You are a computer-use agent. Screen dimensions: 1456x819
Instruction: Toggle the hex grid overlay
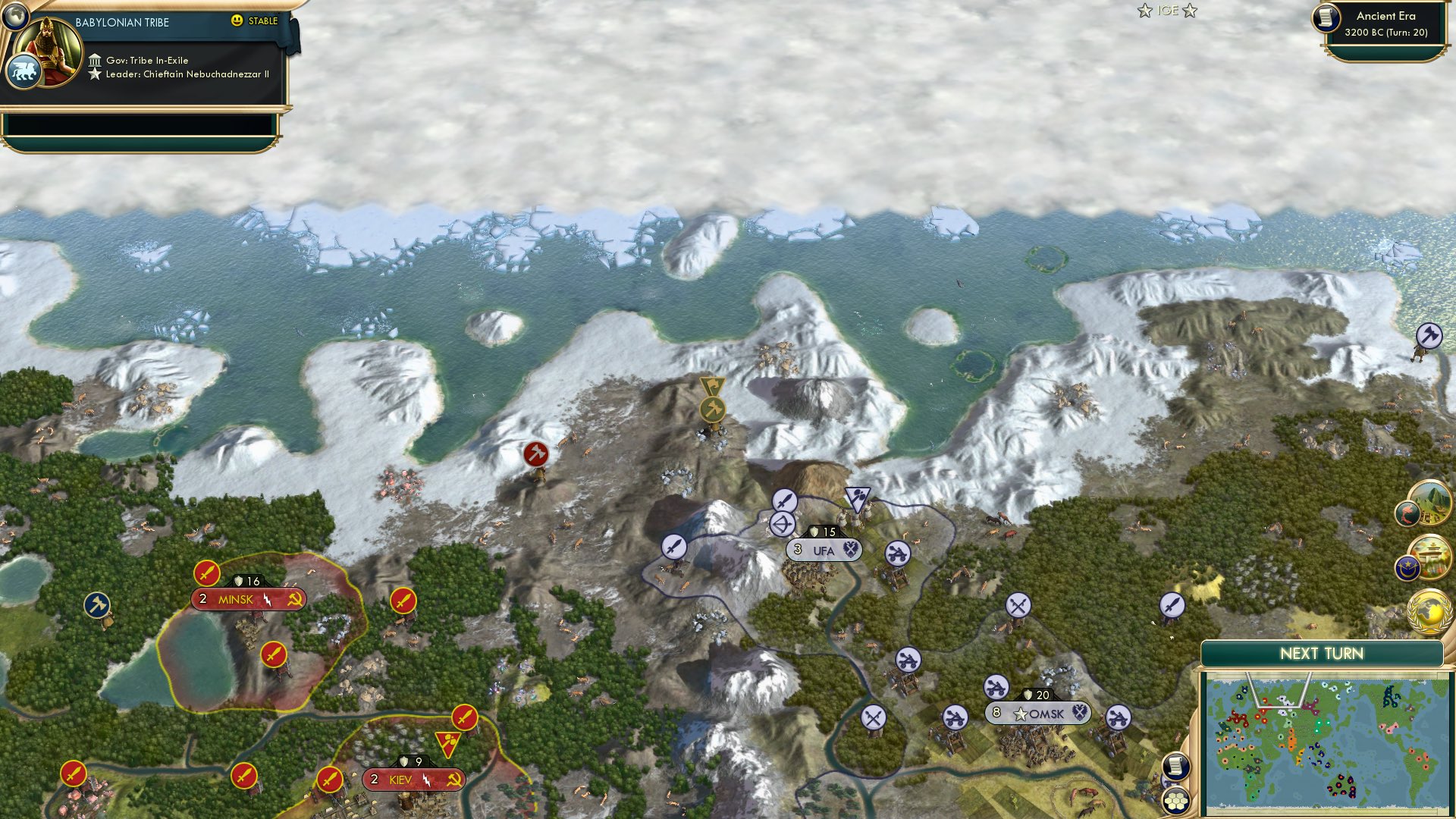click(1177, 802)
